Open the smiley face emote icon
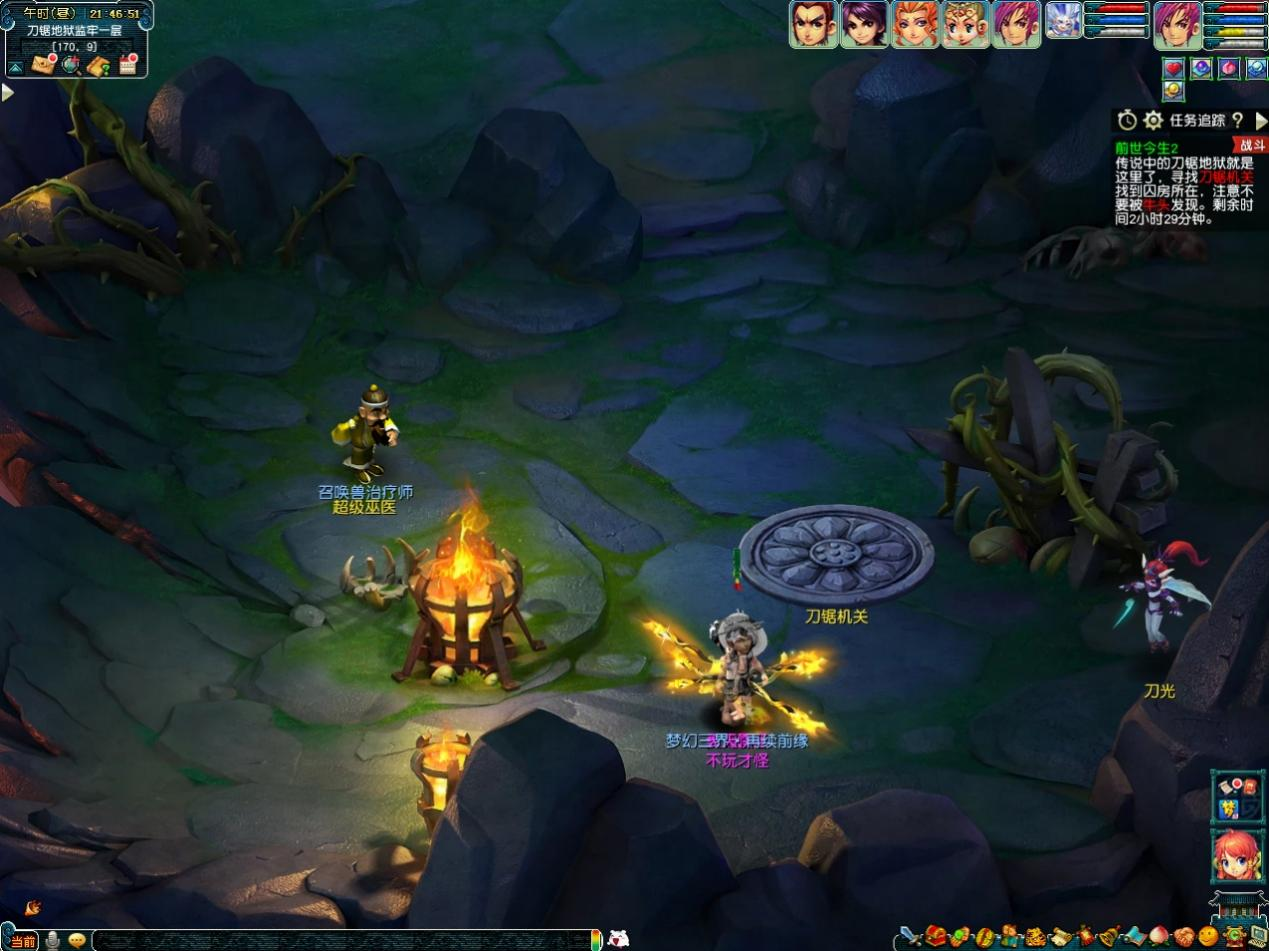The width and height of the screenshot is (1269, 951). click(1209, 937)
